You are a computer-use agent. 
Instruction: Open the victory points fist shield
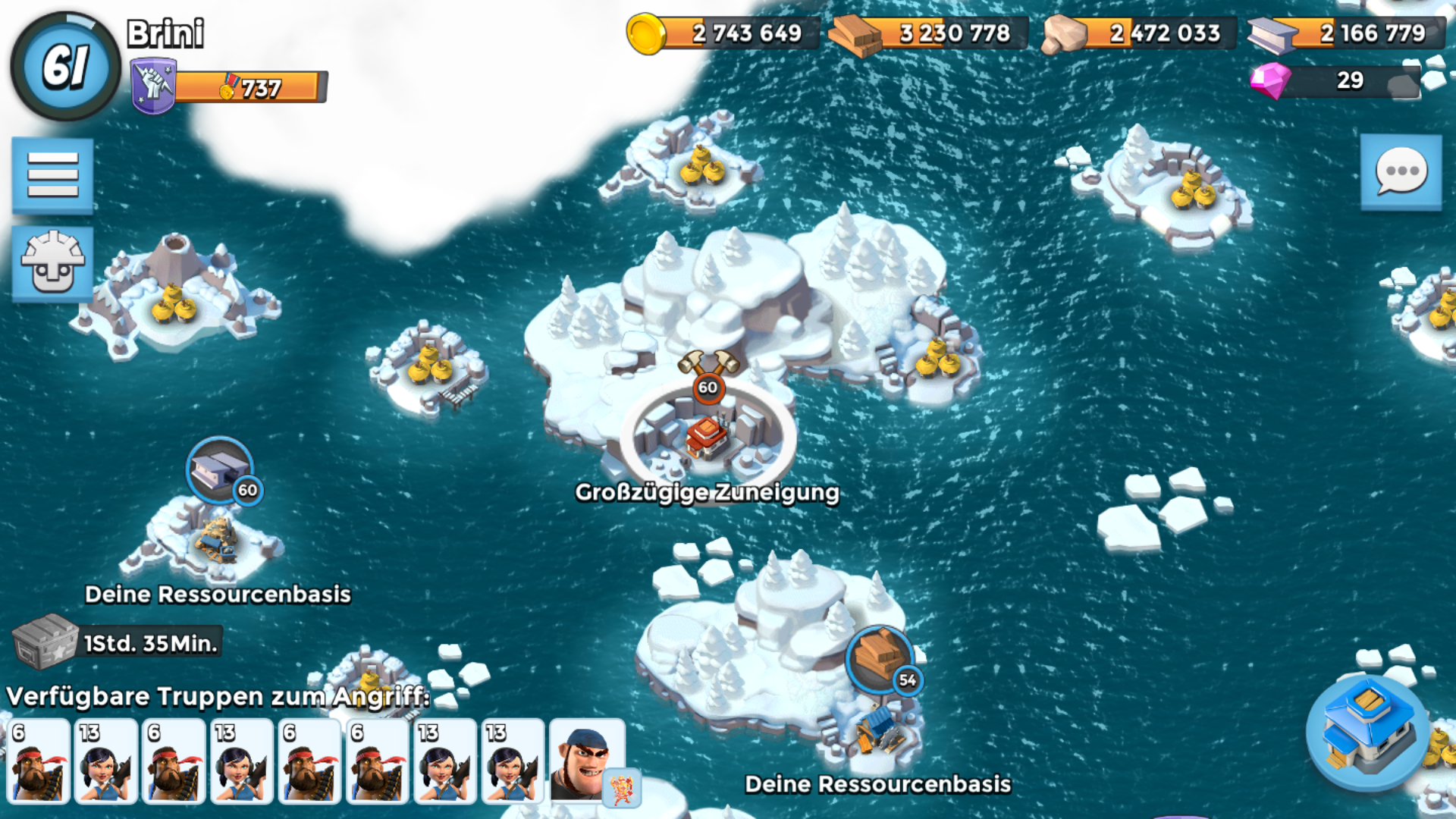(153, 86)
